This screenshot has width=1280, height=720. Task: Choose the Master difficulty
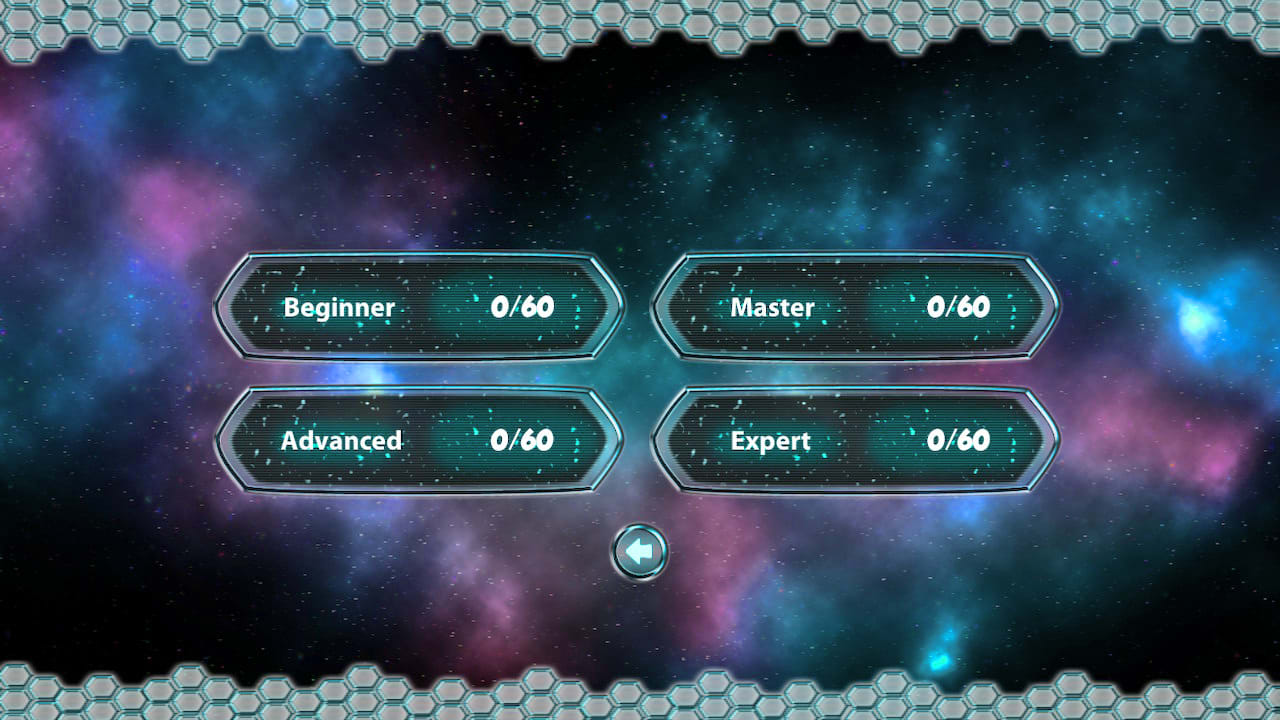point(855,307)
